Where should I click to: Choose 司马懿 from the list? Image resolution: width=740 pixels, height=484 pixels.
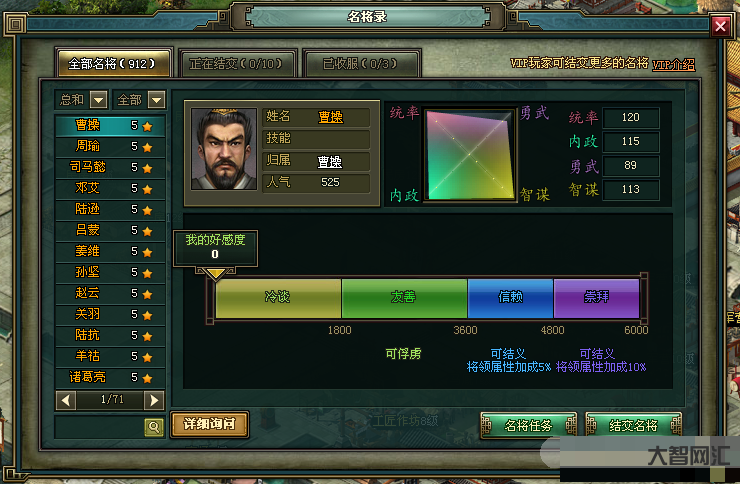click(x=88, y=167)
